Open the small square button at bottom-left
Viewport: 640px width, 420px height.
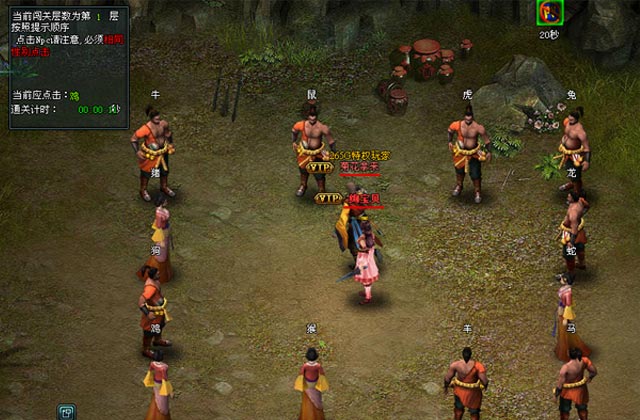tap(67, 411)
